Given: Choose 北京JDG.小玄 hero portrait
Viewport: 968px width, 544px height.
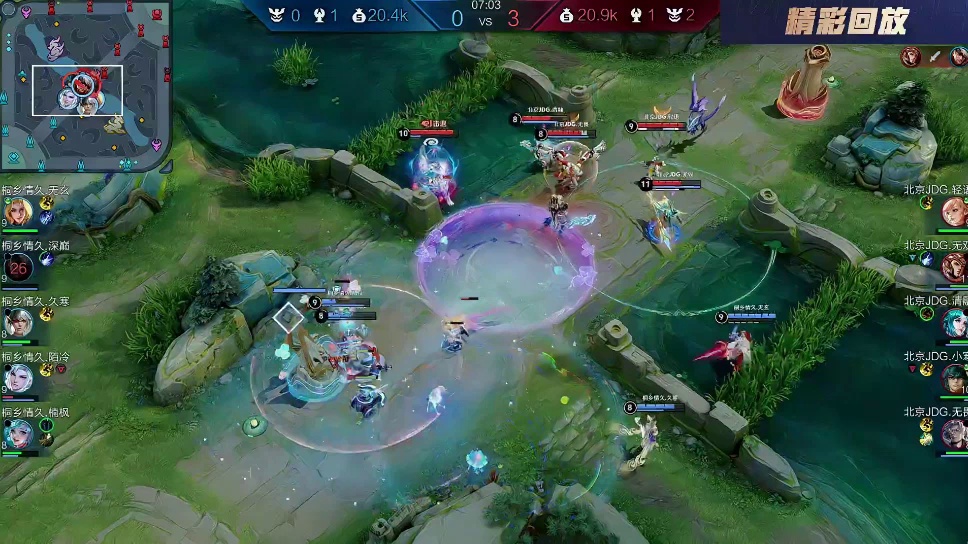Looking at the screenshot, I should click(x=953, y=377).
